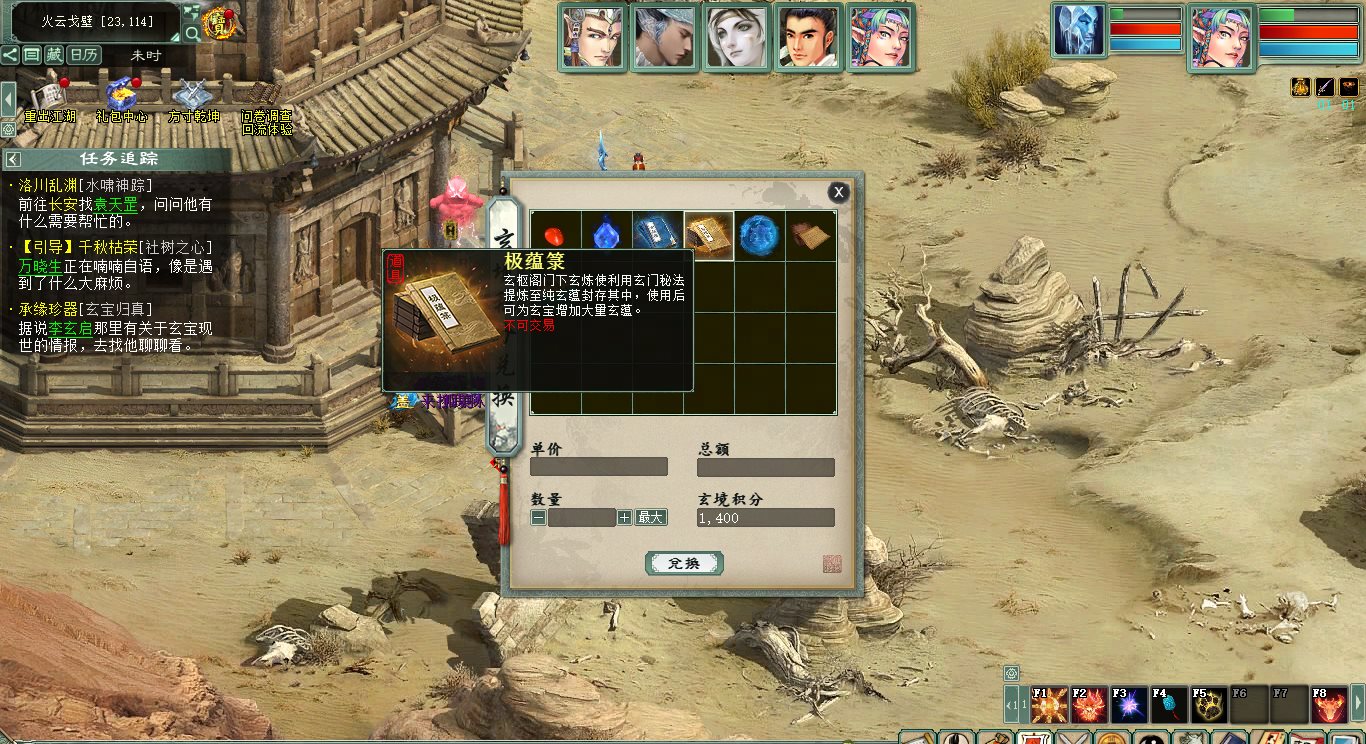
Task: Open the 重出江湖 event icon
Action: [49, 98]
